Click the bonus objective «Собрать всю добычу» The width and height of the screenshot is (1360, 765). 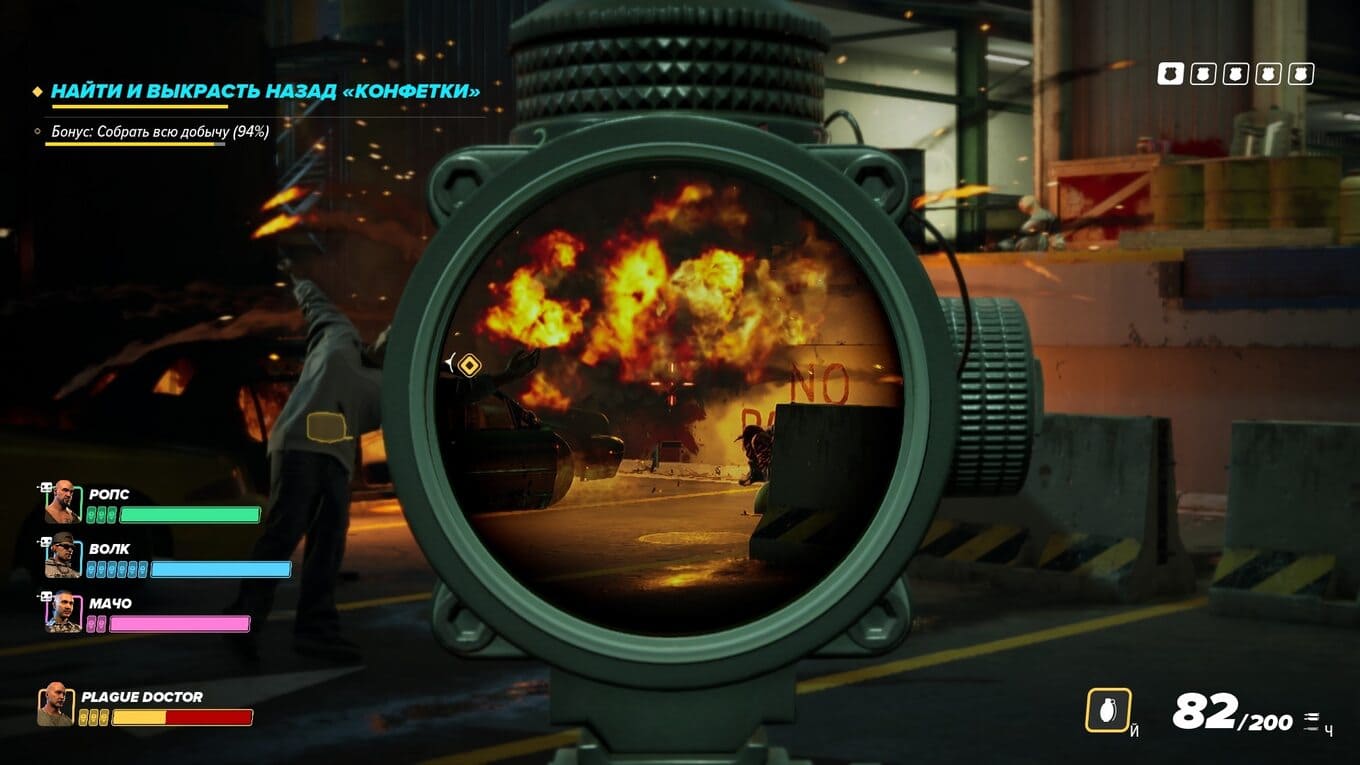(x=160, y=131)
